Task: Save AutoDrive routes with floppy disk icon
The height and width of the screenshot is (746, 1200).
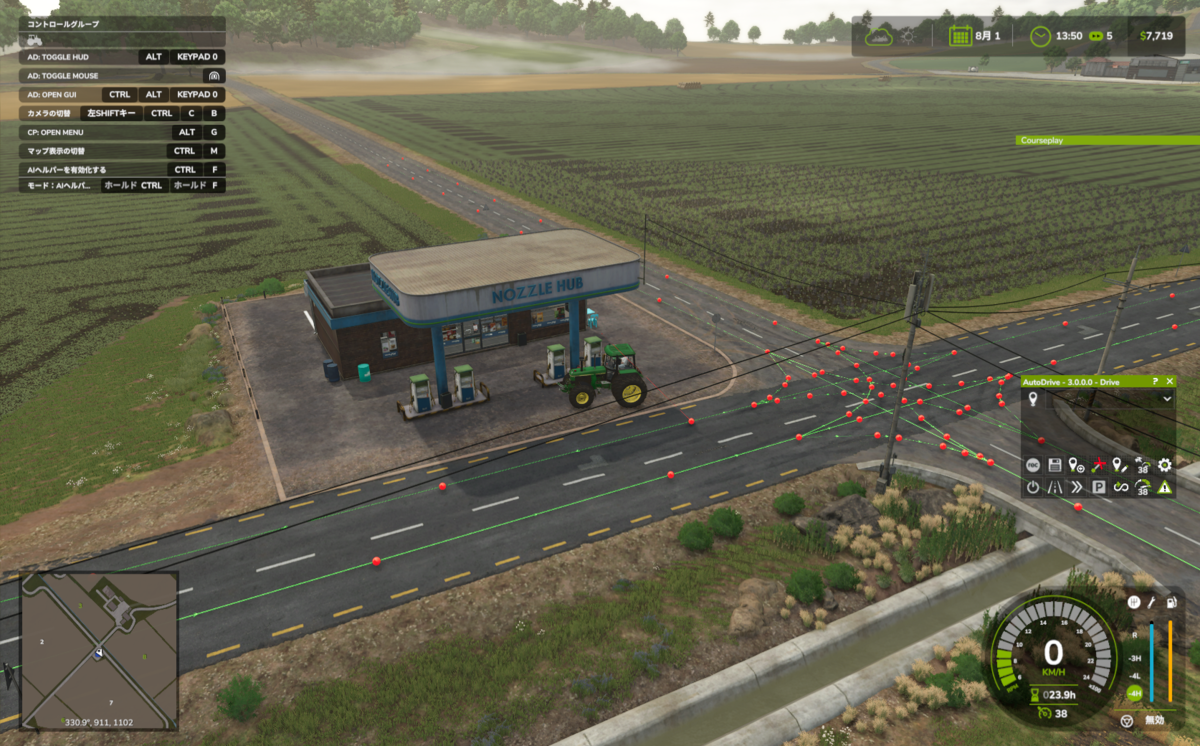Action: click(x=1055, y=465)
